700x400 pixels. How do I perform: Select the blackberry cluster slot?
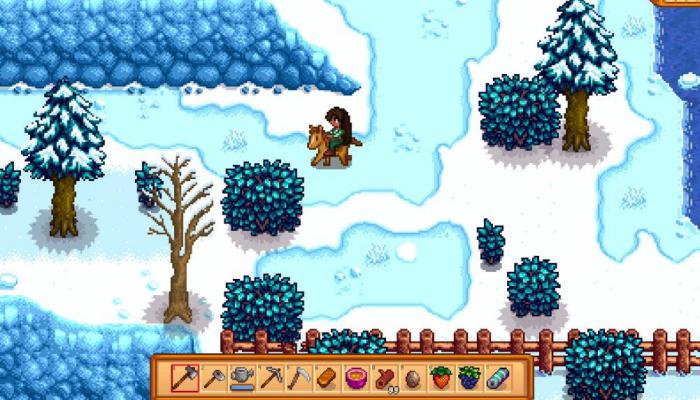(x=469, y=377)
